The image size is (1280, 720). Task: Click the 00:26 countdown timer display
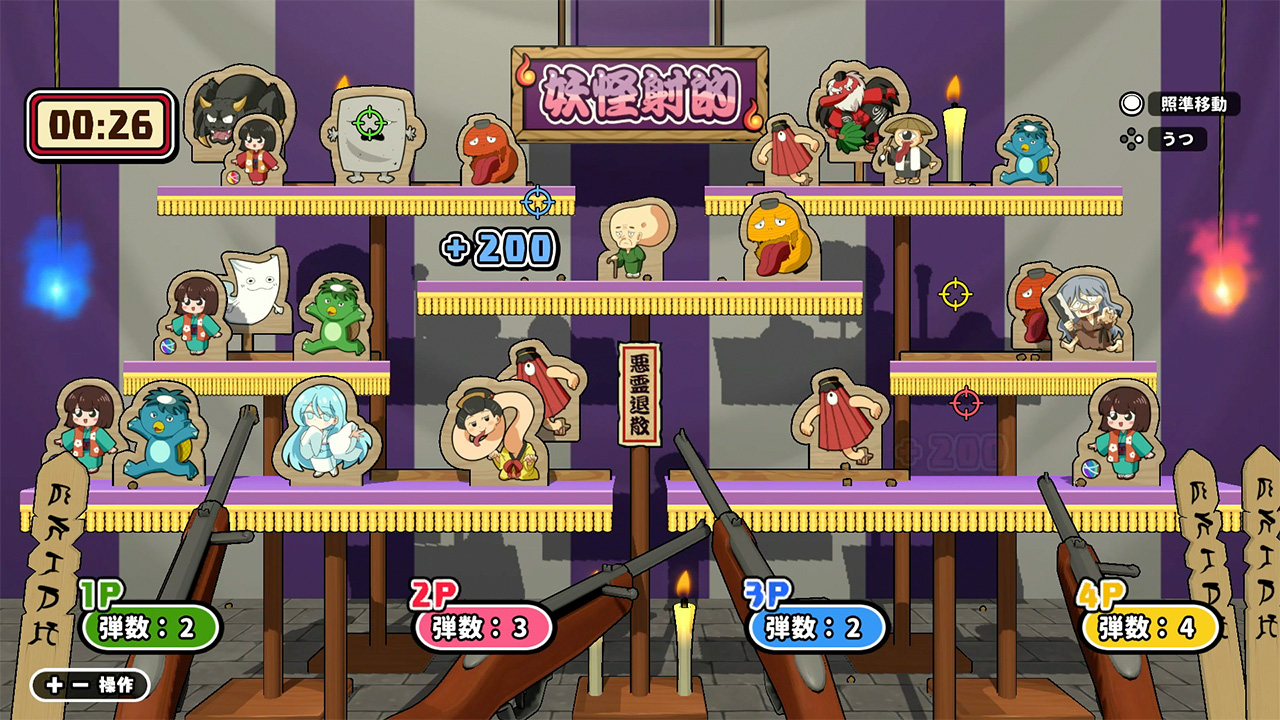[x=103, y=122]
